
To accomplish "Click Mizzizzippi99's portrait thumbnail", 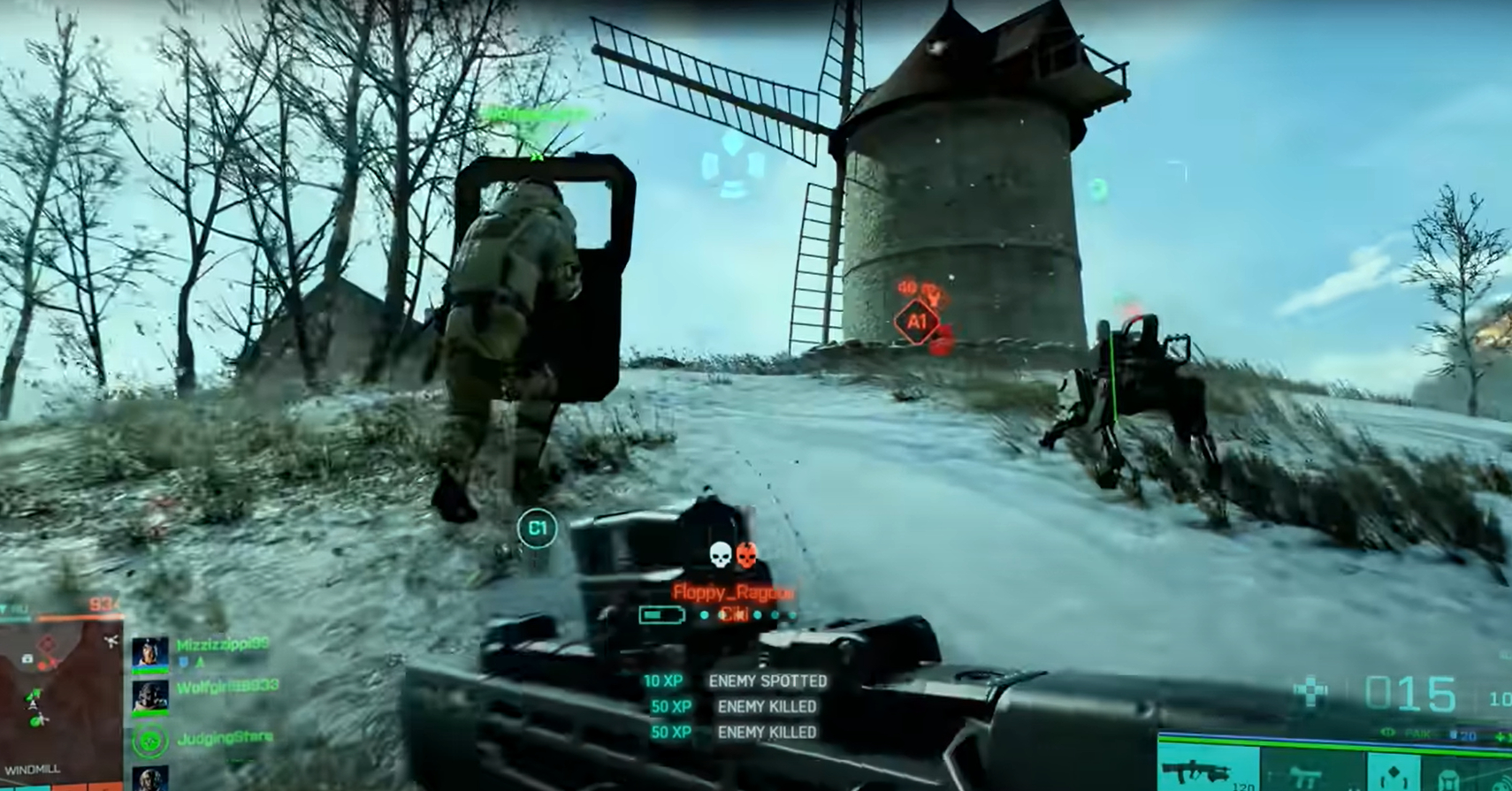I will (x=149, y=654).
